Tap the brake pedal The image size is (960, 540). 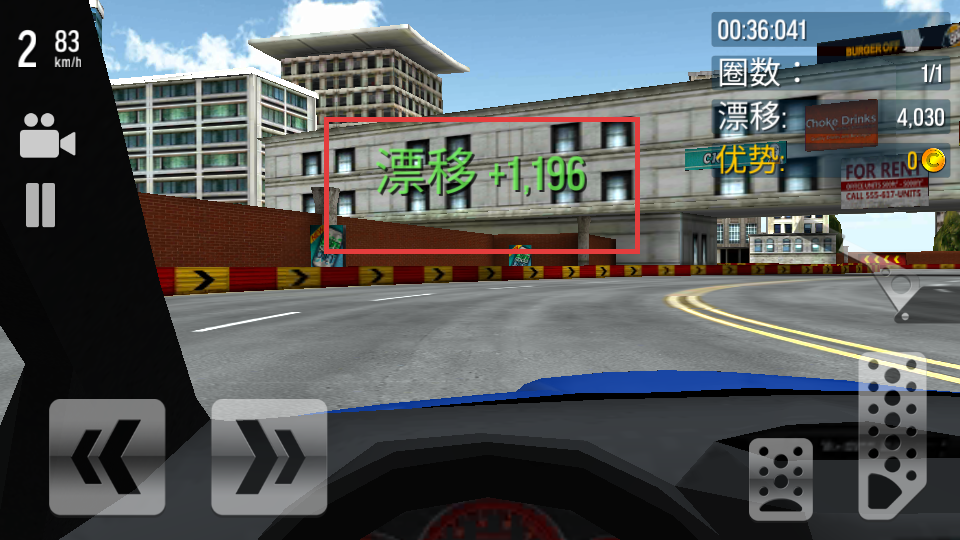pos(781,480)
